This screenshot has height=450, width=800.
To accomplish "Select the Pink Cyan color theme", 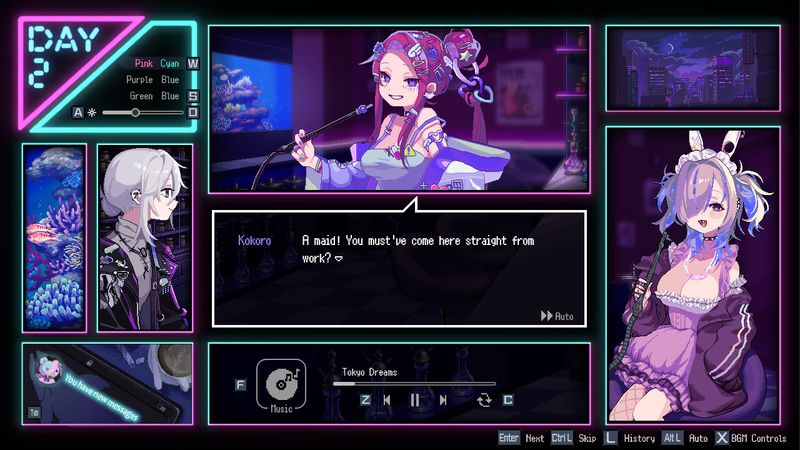I will pyautogui.click(x=157, y=63).
